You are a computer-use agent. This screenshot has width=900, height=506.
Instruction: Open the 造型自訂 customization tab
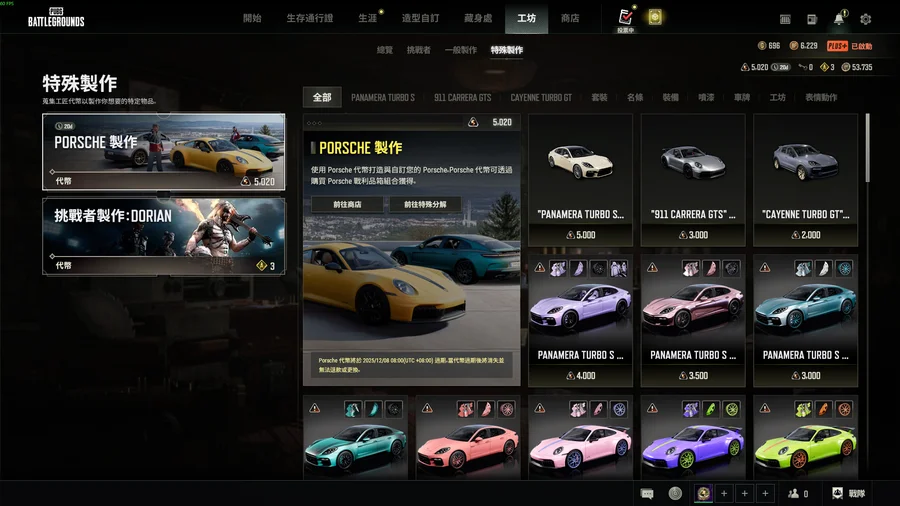[422, 18]
